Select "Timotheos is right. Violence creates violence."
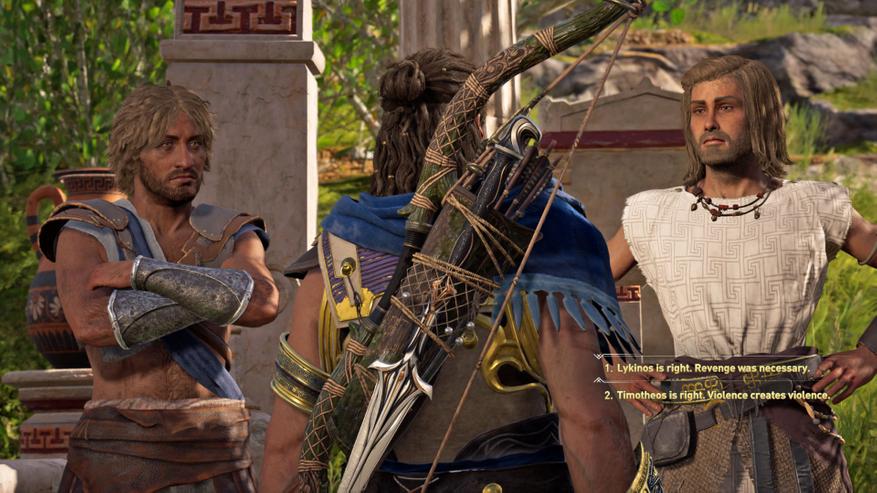The height and width of the screenshot is (493, 877). [x=717, y=395]
